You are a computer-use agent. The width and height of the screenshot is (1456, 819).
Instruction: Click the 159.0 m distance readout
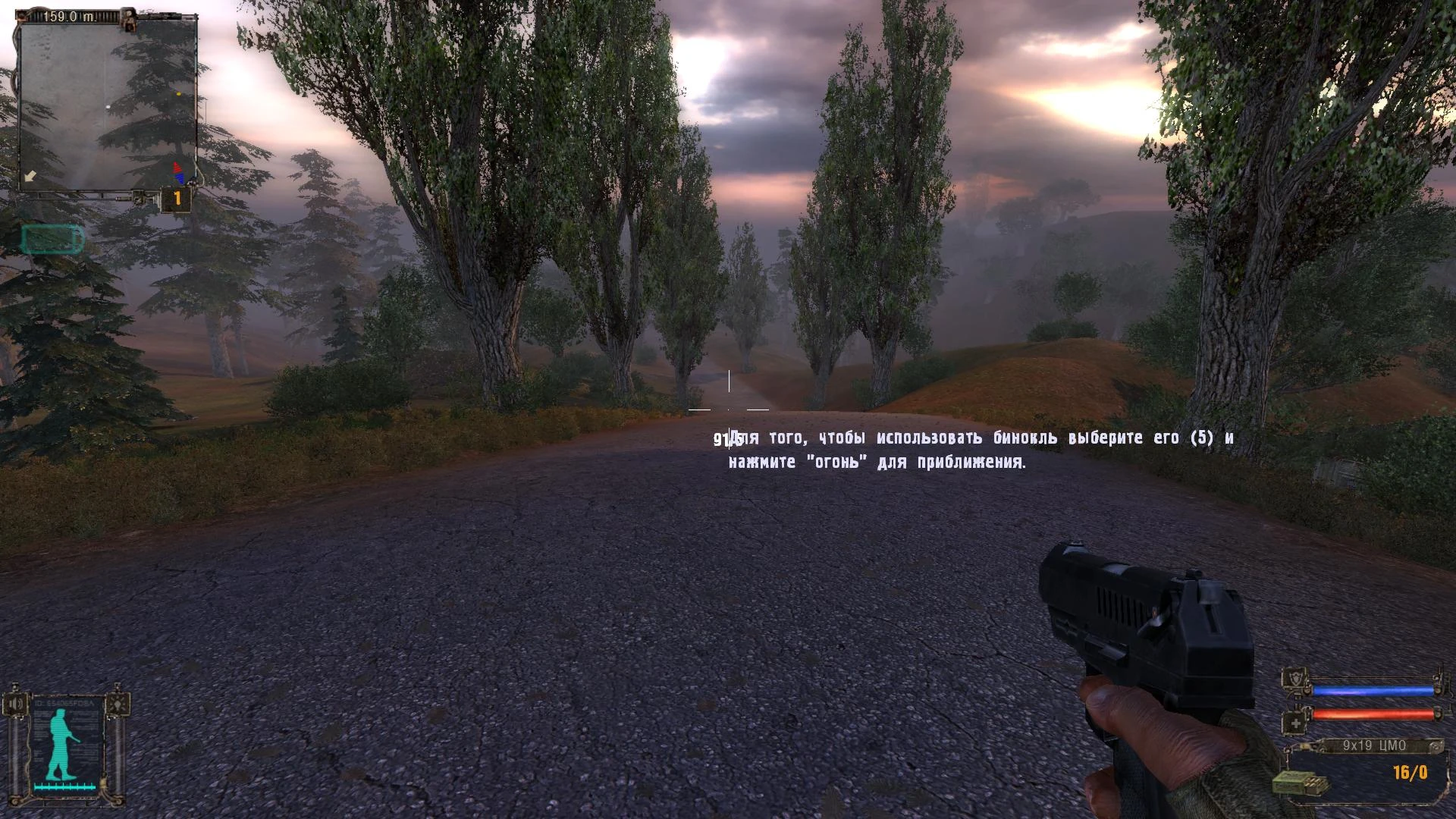(68, 15)
